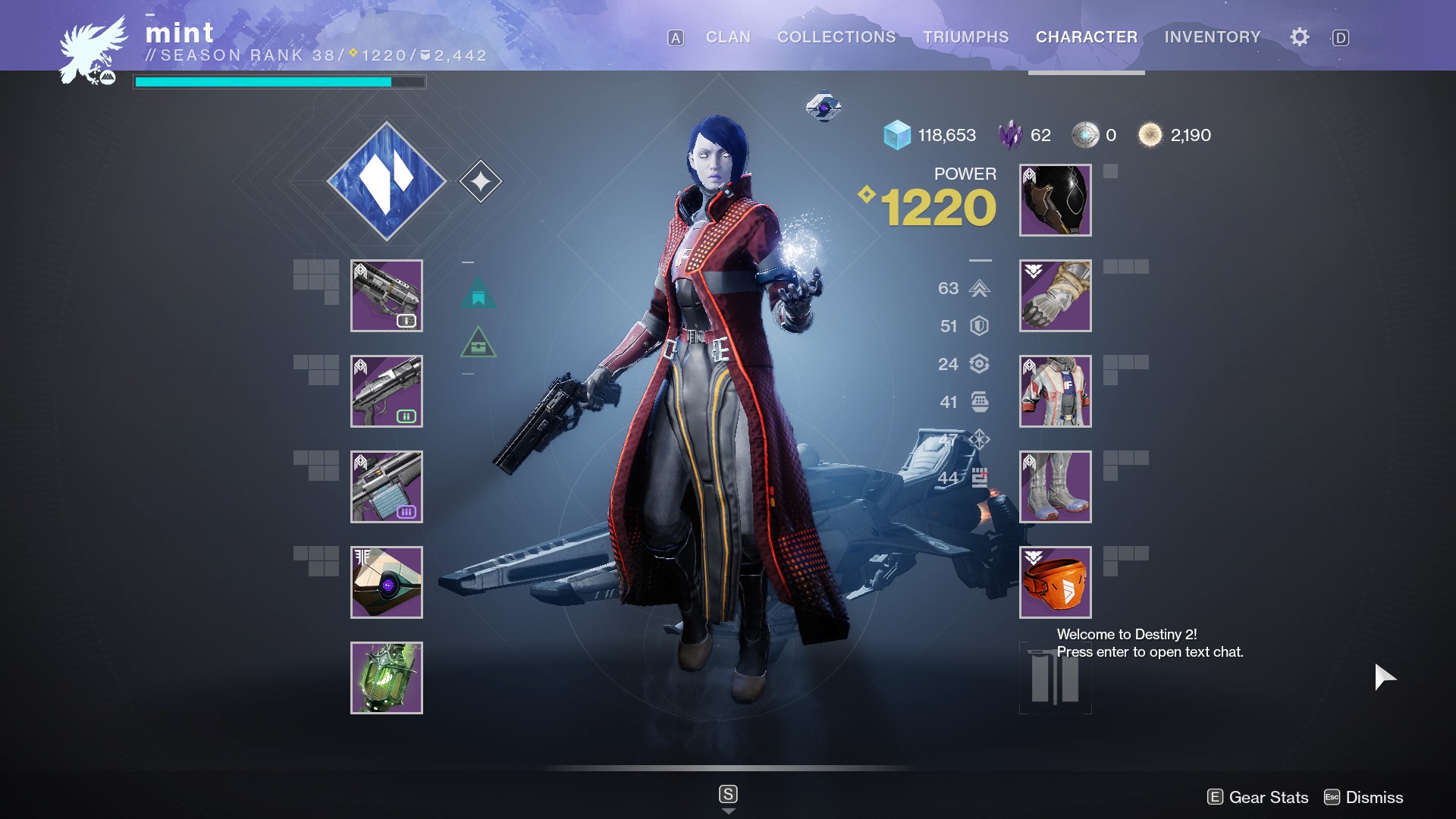The width and height of the screenshot is (1456, 819).
Task: Select the green lantern artifact slot
Action: pyautogui.click(x=387, y=678)
